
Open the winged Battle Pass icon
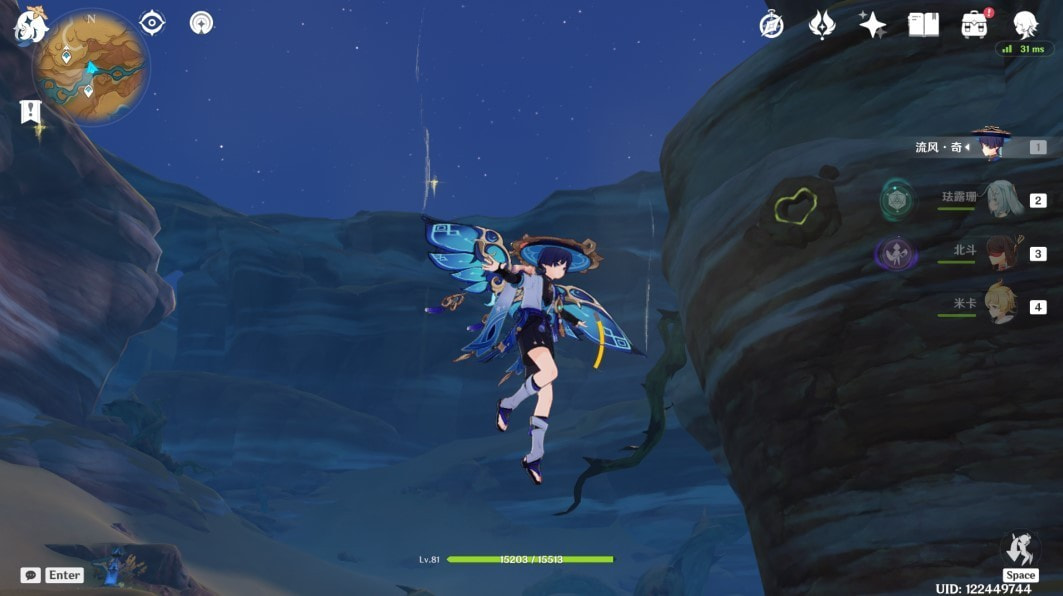pos(822,25)
